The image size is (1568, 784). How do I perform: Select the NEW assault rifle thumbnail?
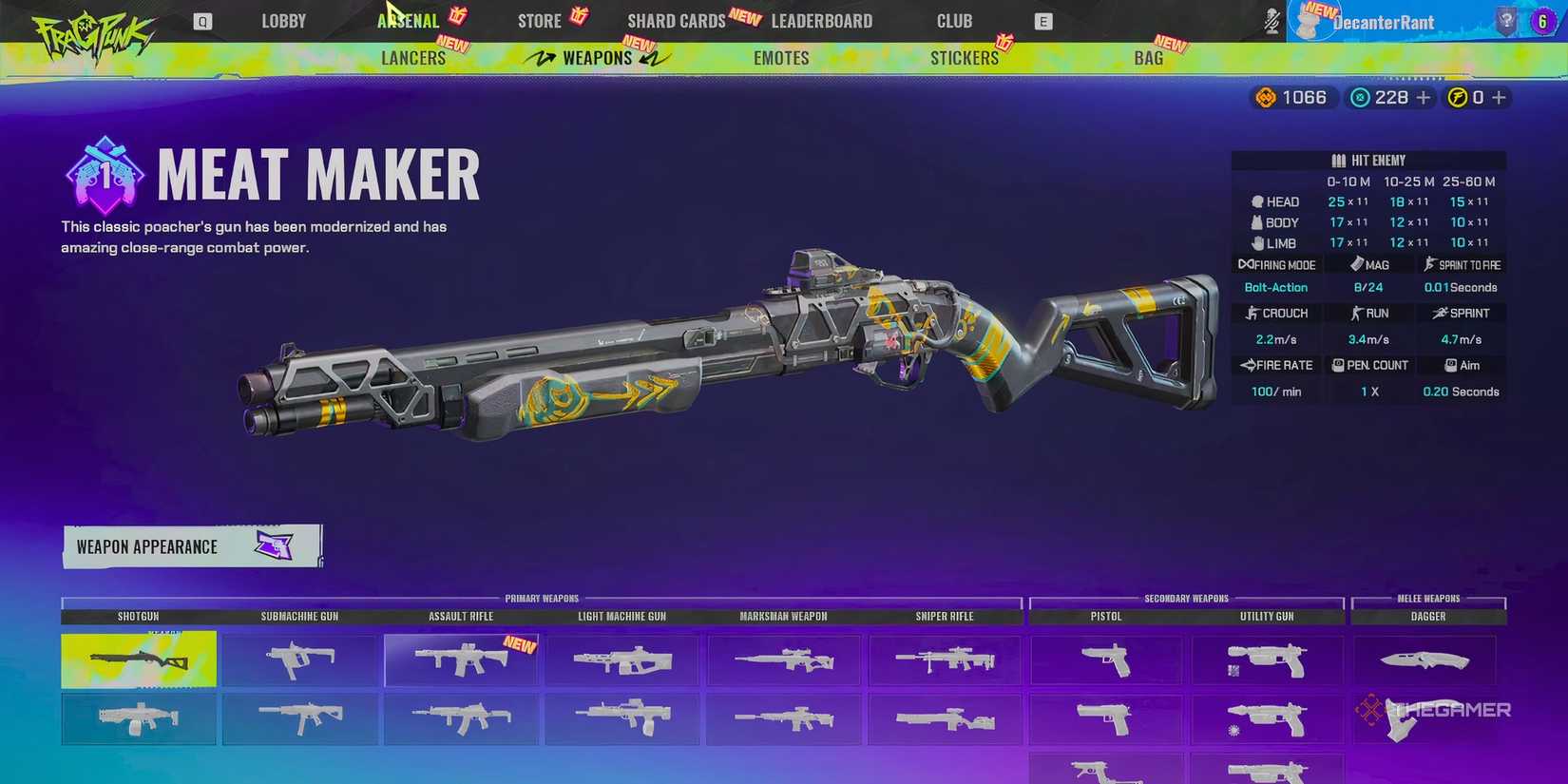coord(462,659)
